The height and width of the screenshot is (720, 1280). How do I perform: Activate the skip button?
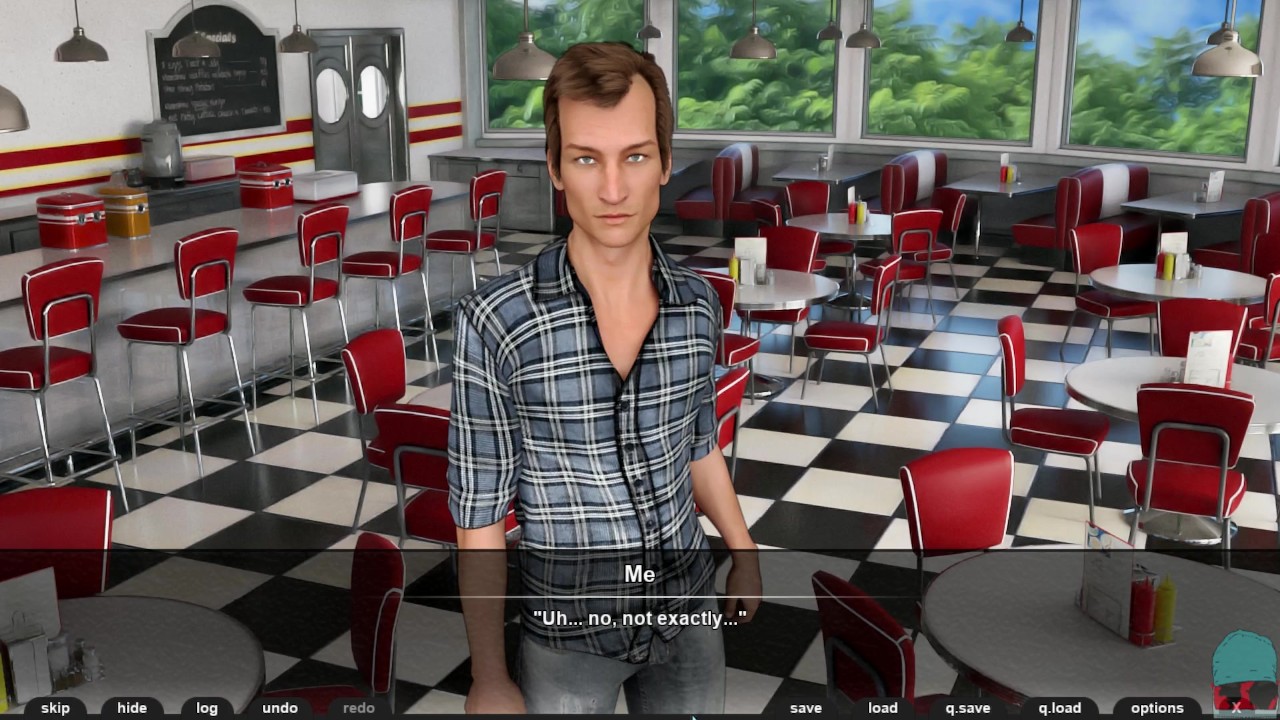(x=55, y=708)
